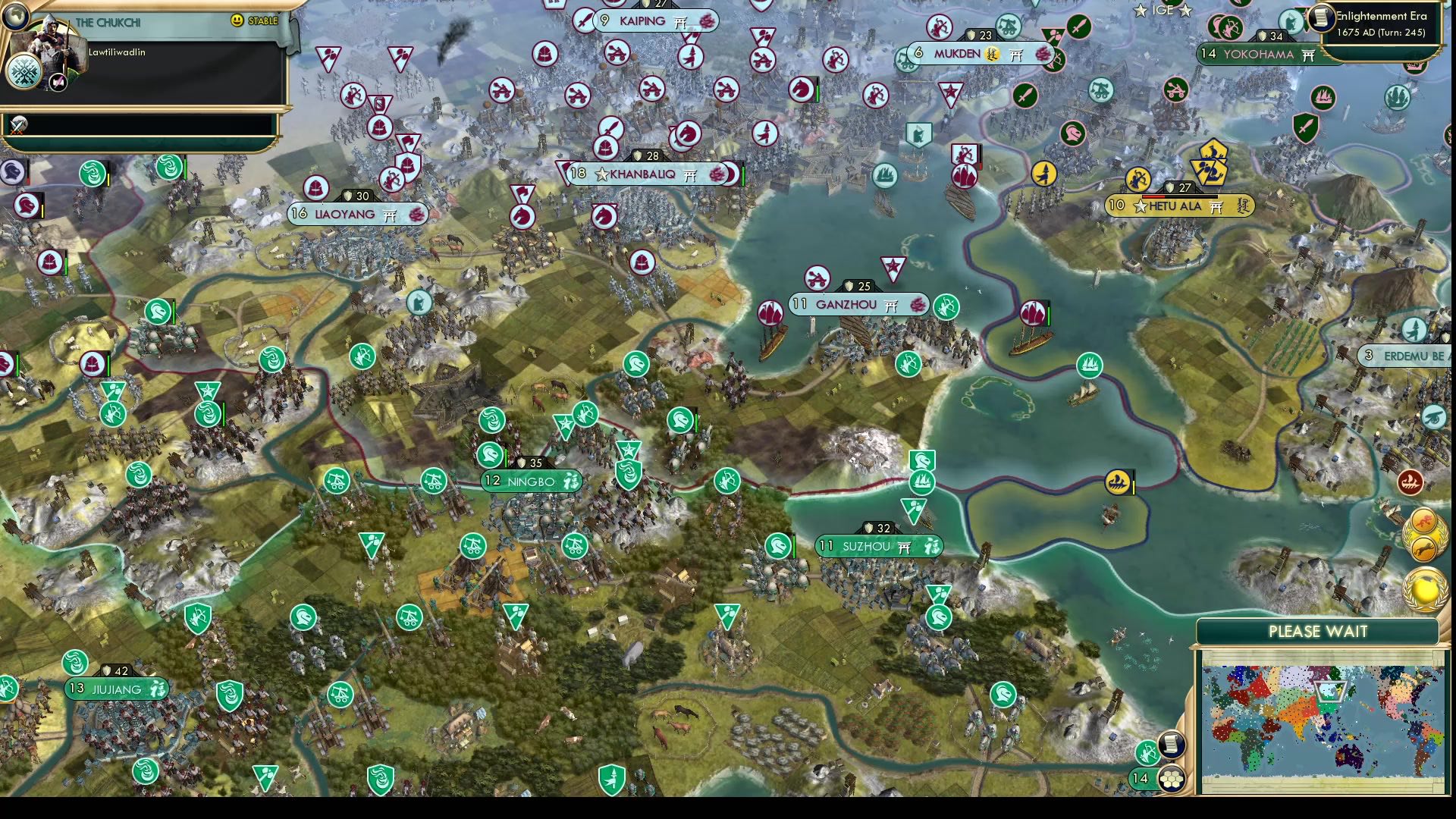Image resolution: width=1456 pixels, height=819 pixels.
Task: Click the PLEASE WAIT banner
Action: click(1317, 632)
